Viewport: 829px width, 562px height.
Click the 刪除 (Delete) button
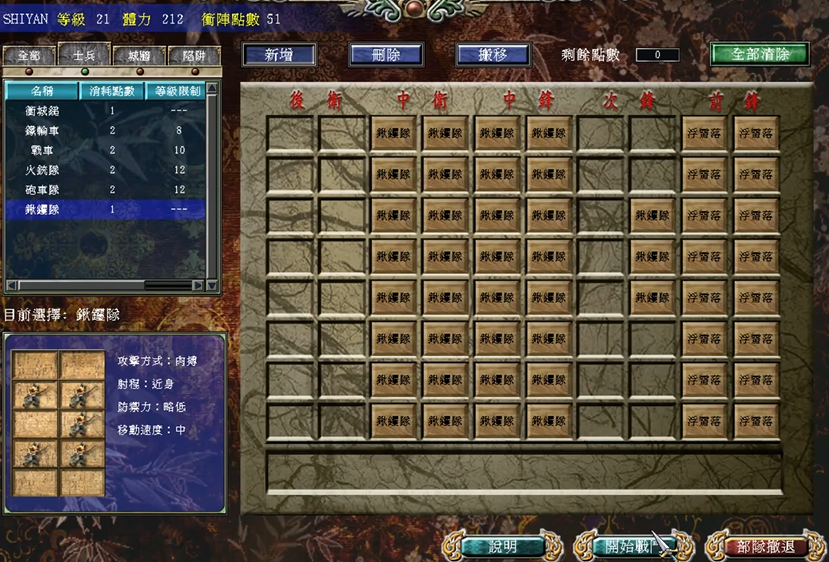[386, 55]
